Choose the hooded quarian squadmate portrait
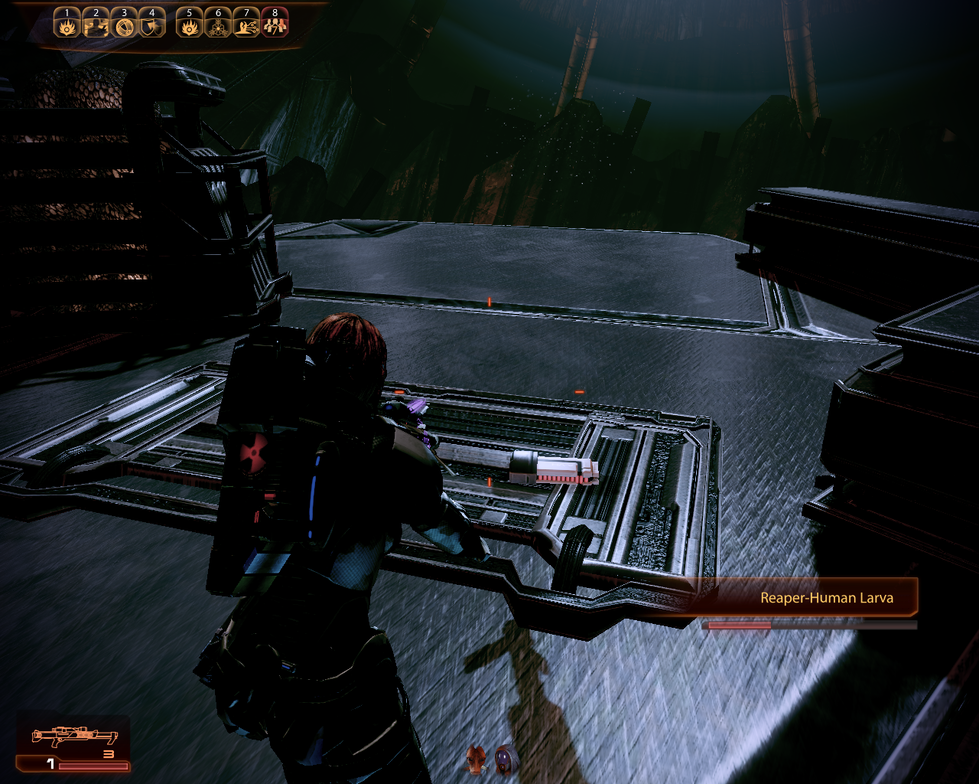 coord(507,760)
